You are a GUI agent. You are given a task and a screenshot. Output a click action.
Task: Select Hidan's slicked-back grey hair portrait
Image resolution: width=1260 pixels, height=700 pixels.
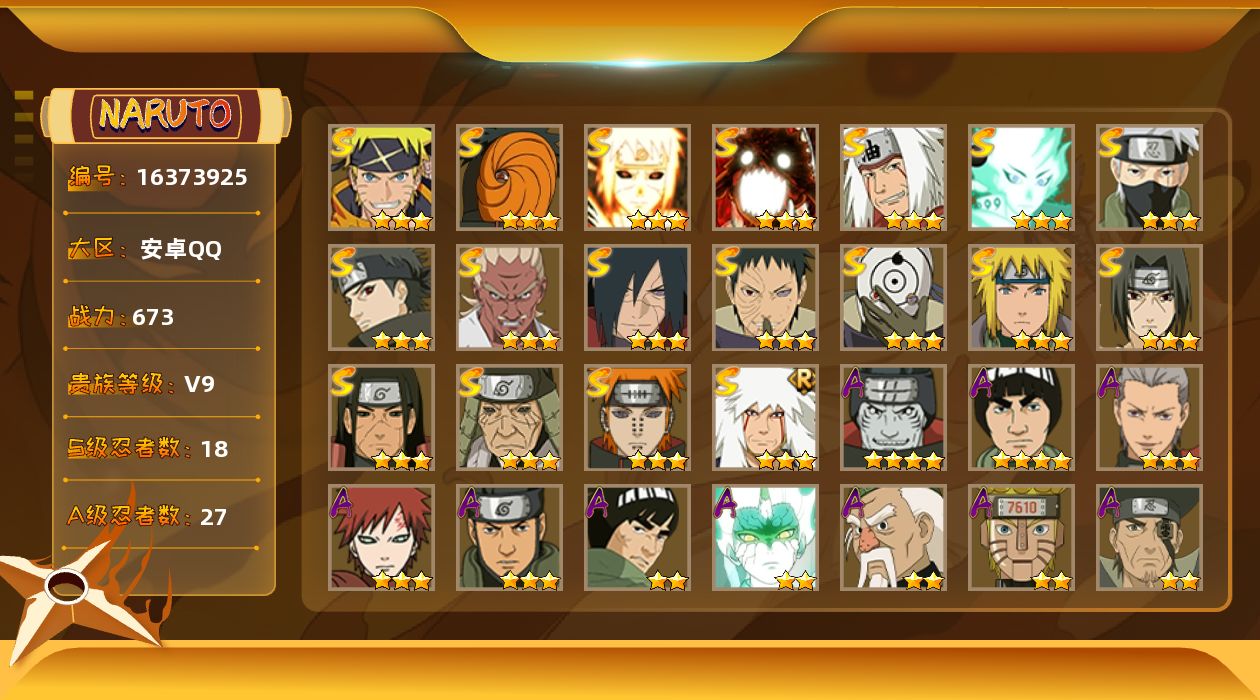click(x=1149, y=417)
